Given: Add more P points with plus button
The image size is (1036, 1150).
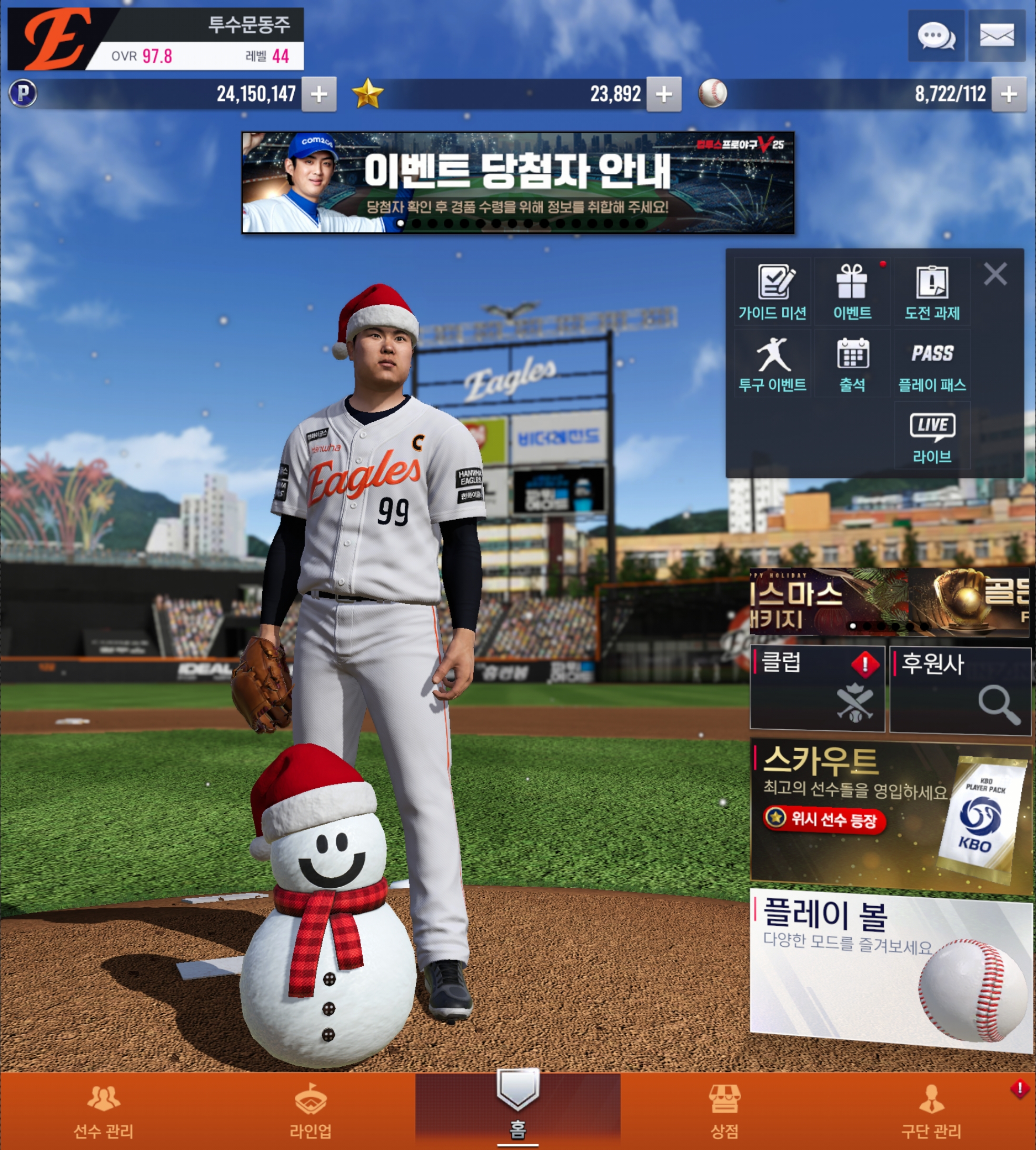Looking at the screenshot, I should (319, 94).
